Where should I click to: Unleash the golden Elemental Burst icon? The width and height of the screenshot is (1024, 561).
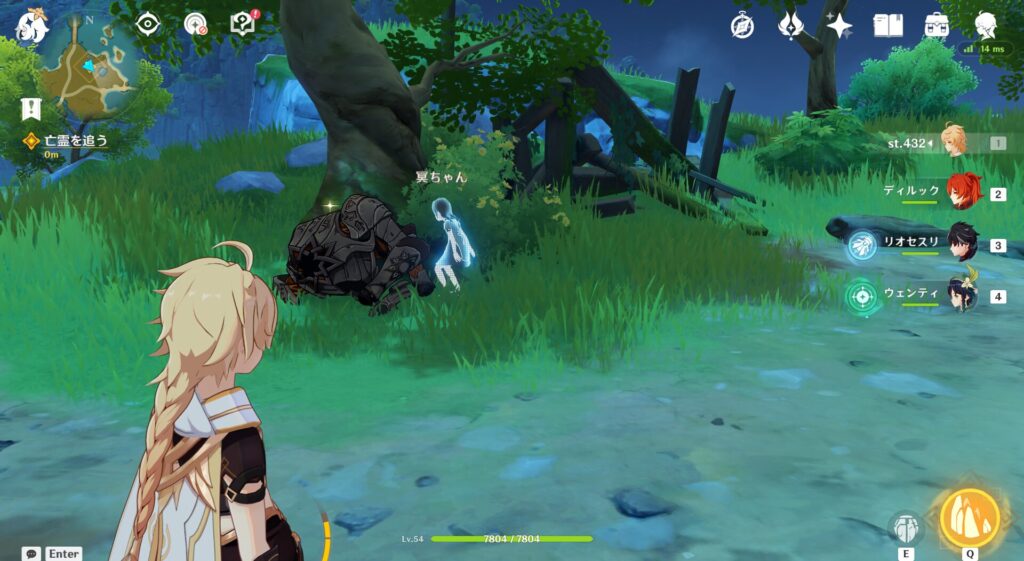click(x=970, y=517)
